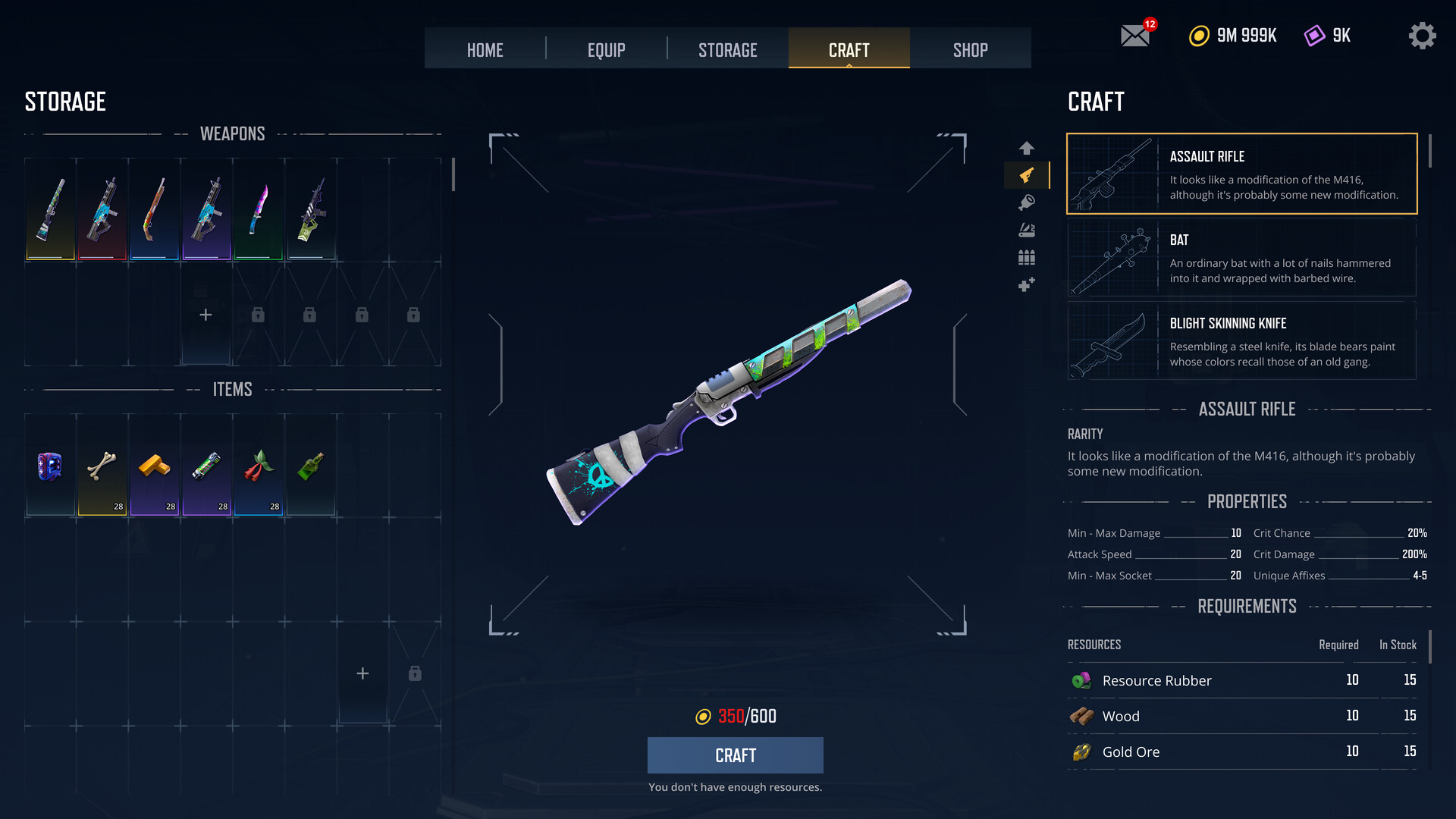Show the pocket knife crafting category
The height and width of the screenshot is (819, 1456).
tap(1026, 231)
